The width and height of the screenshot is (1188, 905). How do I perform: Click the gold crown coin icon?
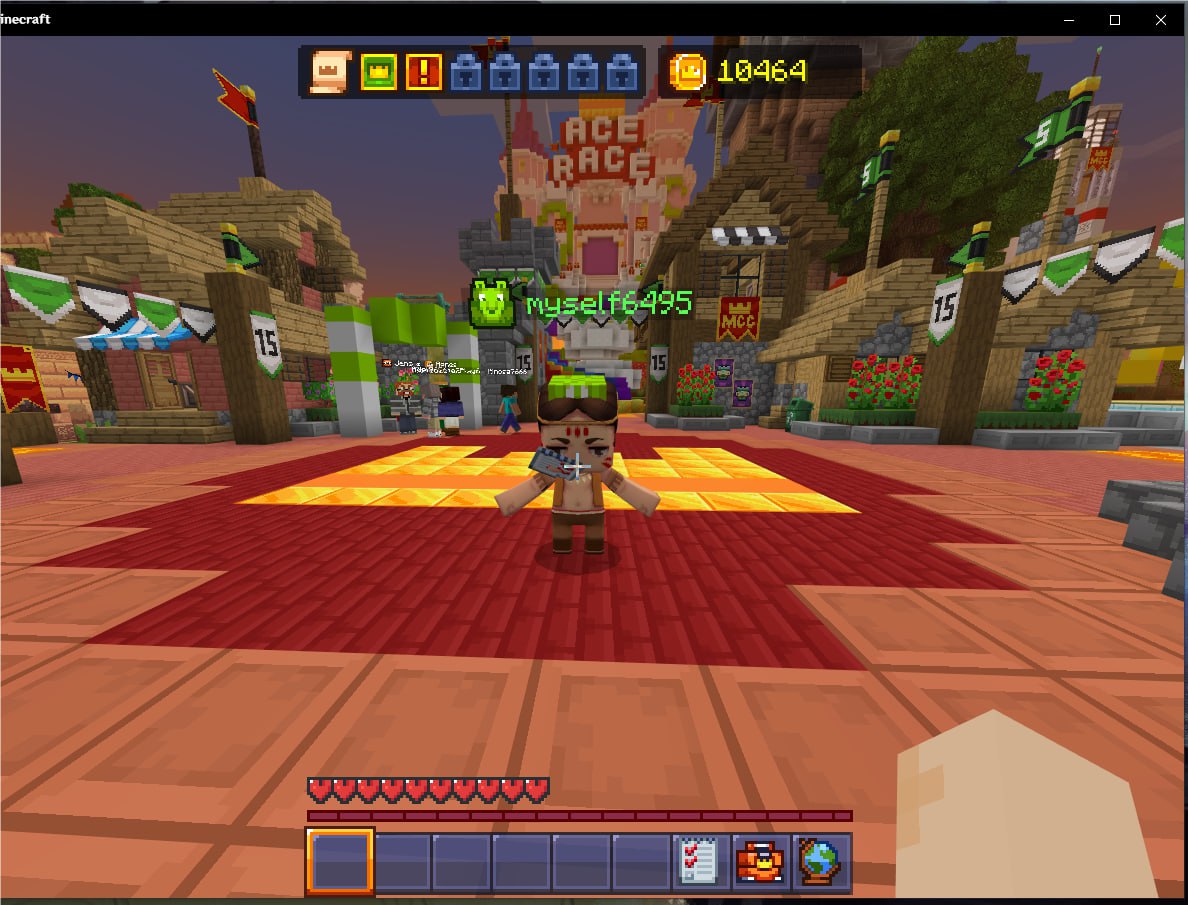pyautogui.click(x=689, y=70)
